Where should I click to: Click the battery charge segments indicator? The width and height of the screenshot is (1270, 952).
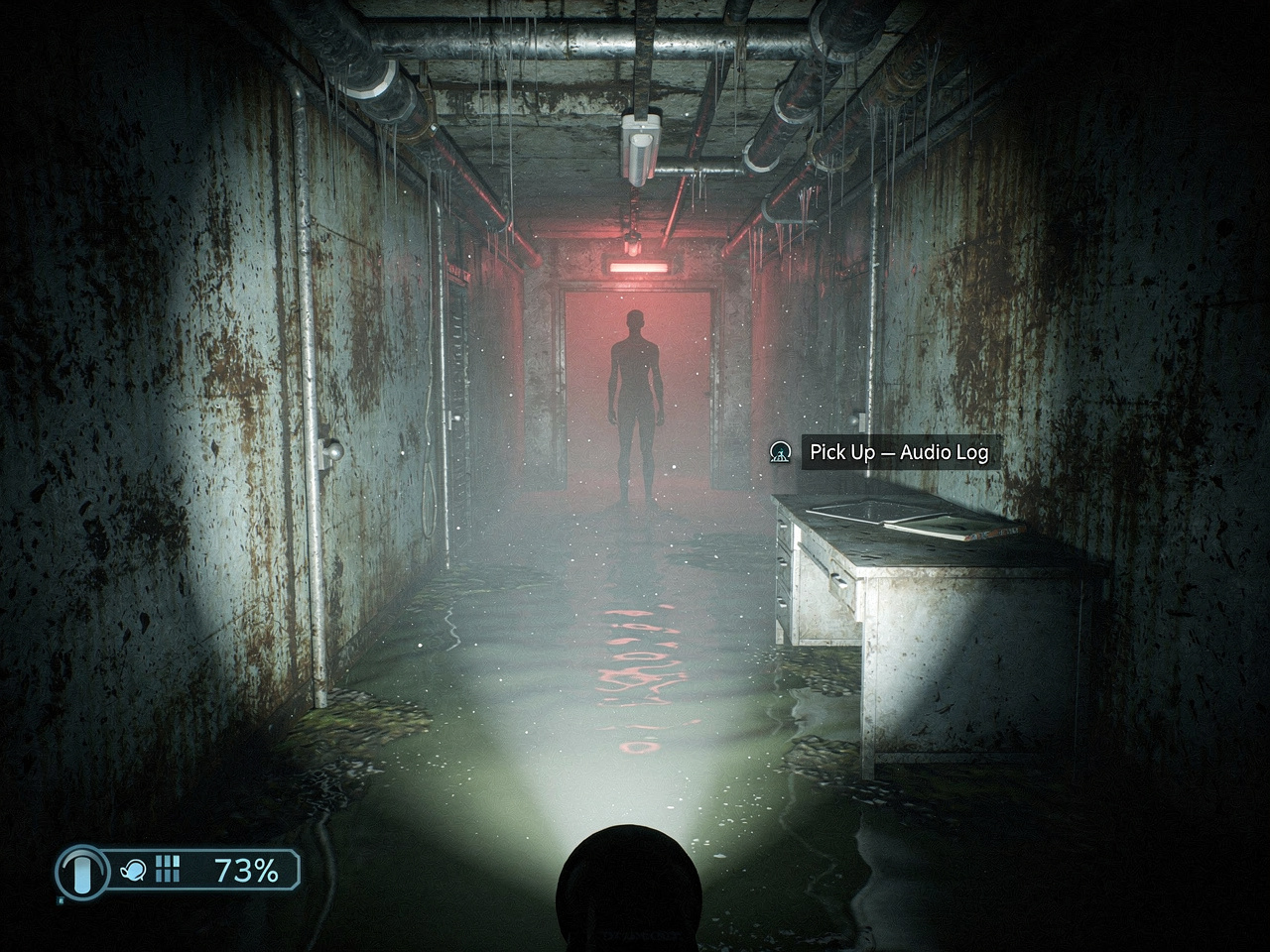click(x=168, y=868)
